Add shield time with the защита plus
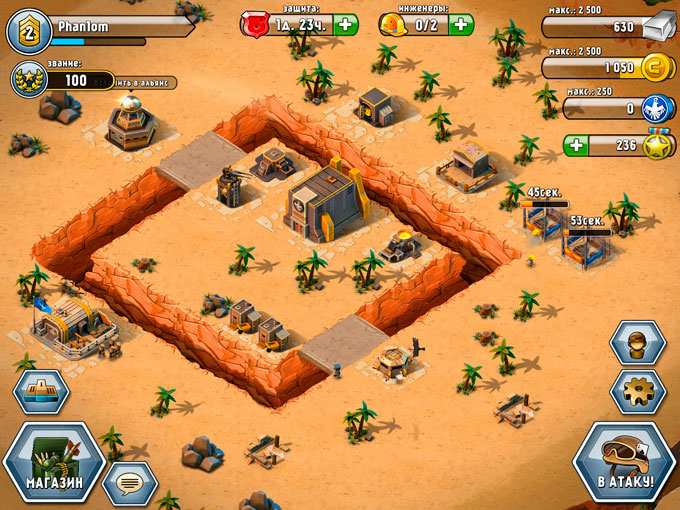This screenshot has width=680, height=510. [345, 24]
